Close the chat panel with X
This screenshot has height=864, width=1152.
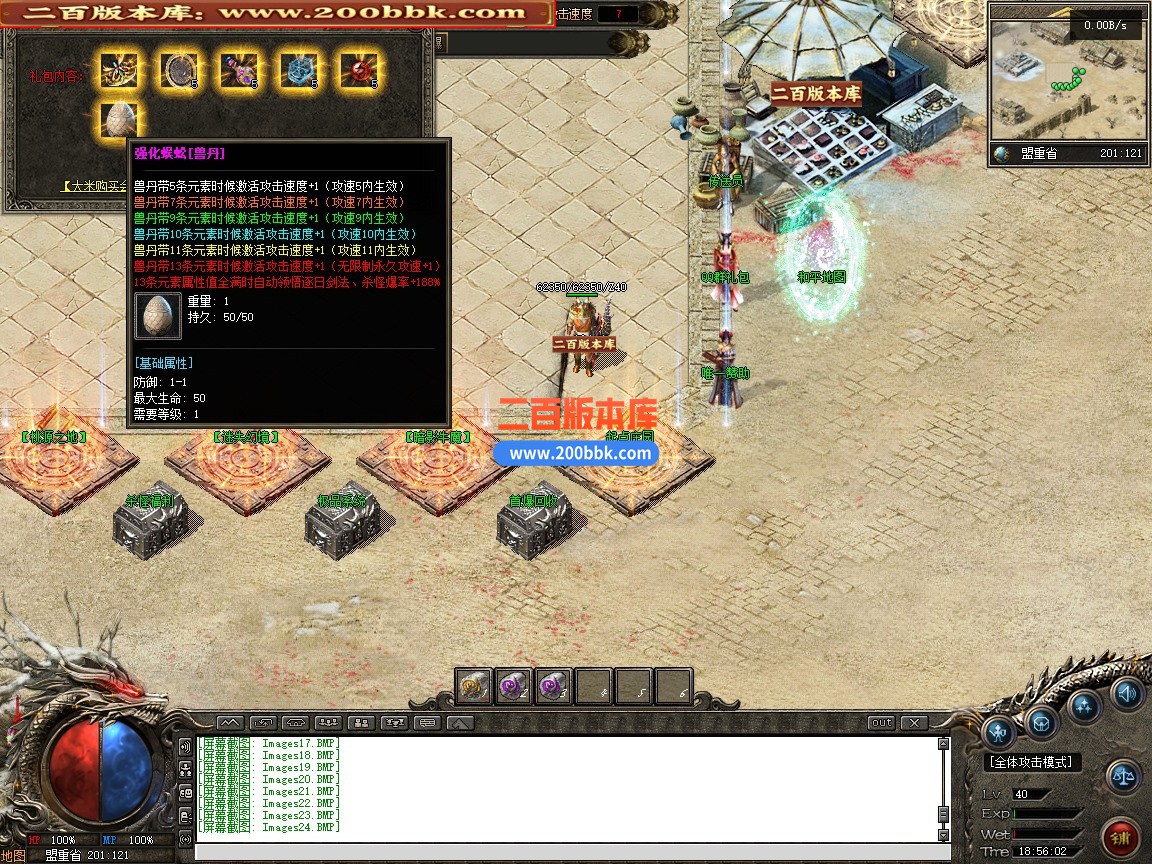pos(913,722)
